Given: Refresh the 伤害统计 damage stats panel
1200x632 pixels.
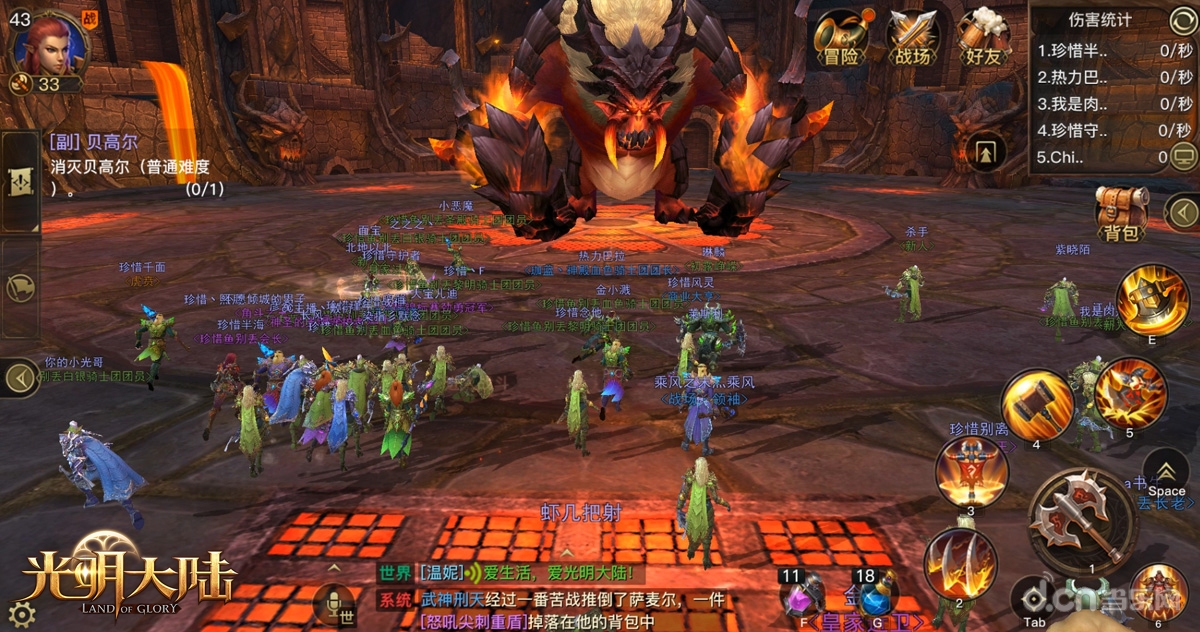Looking at the screenshot, I should click(1181, 20).
